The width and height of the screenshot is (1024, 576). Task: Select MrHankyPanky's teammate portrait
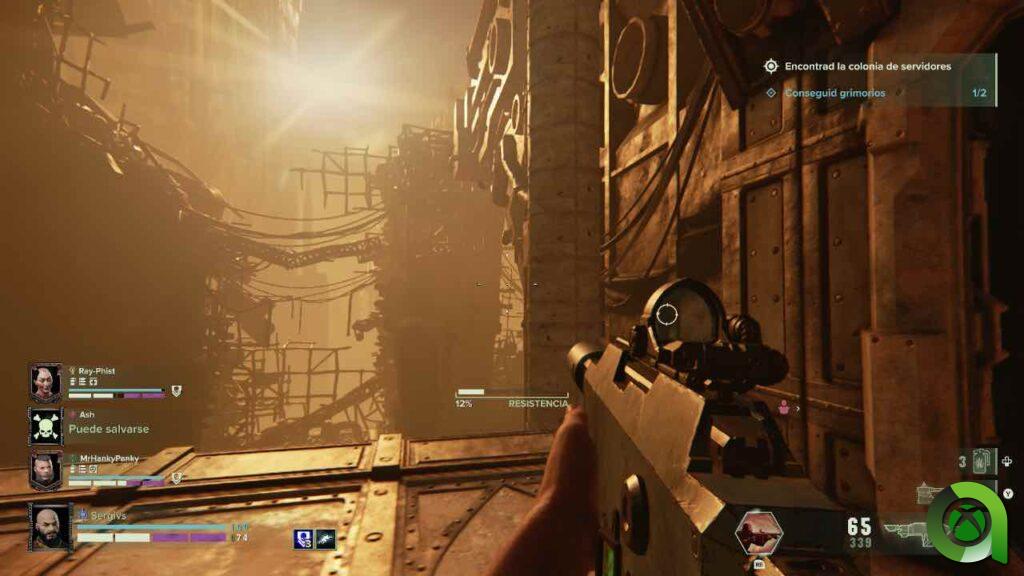click(x=46, y=470)
